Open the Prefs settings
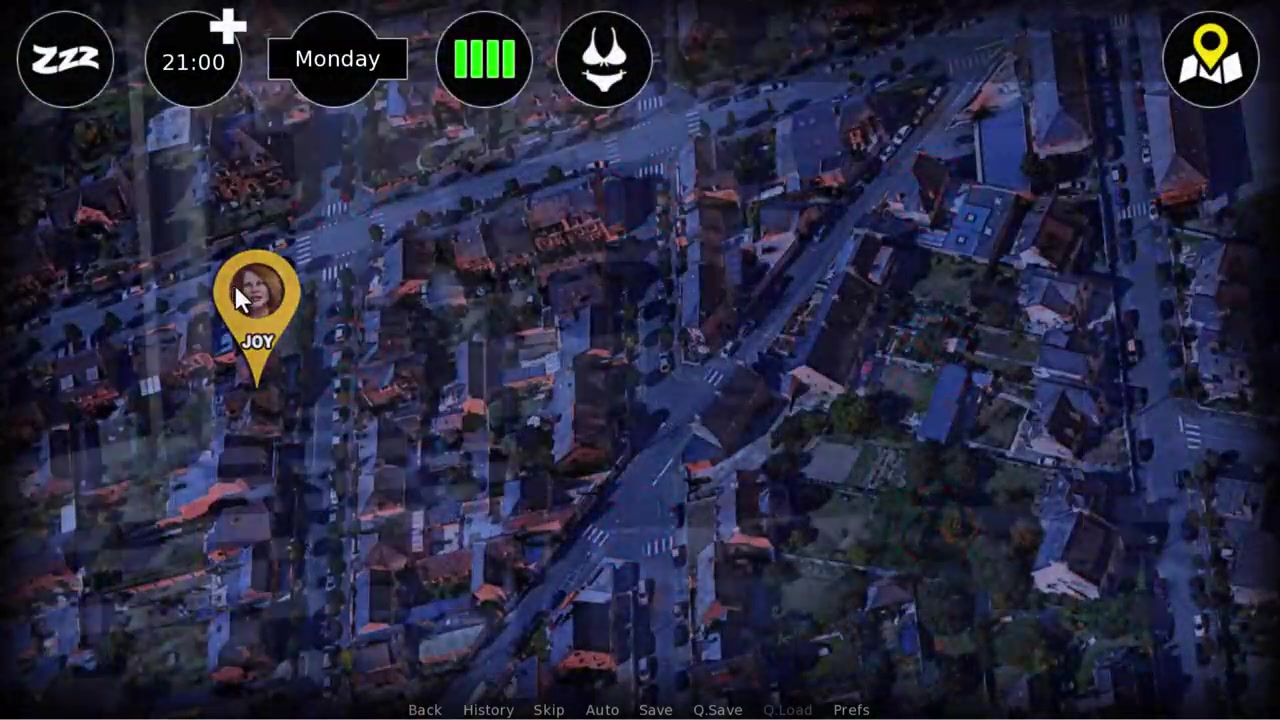The width and height of the screenshot is (1280, 720). point(851,710)
